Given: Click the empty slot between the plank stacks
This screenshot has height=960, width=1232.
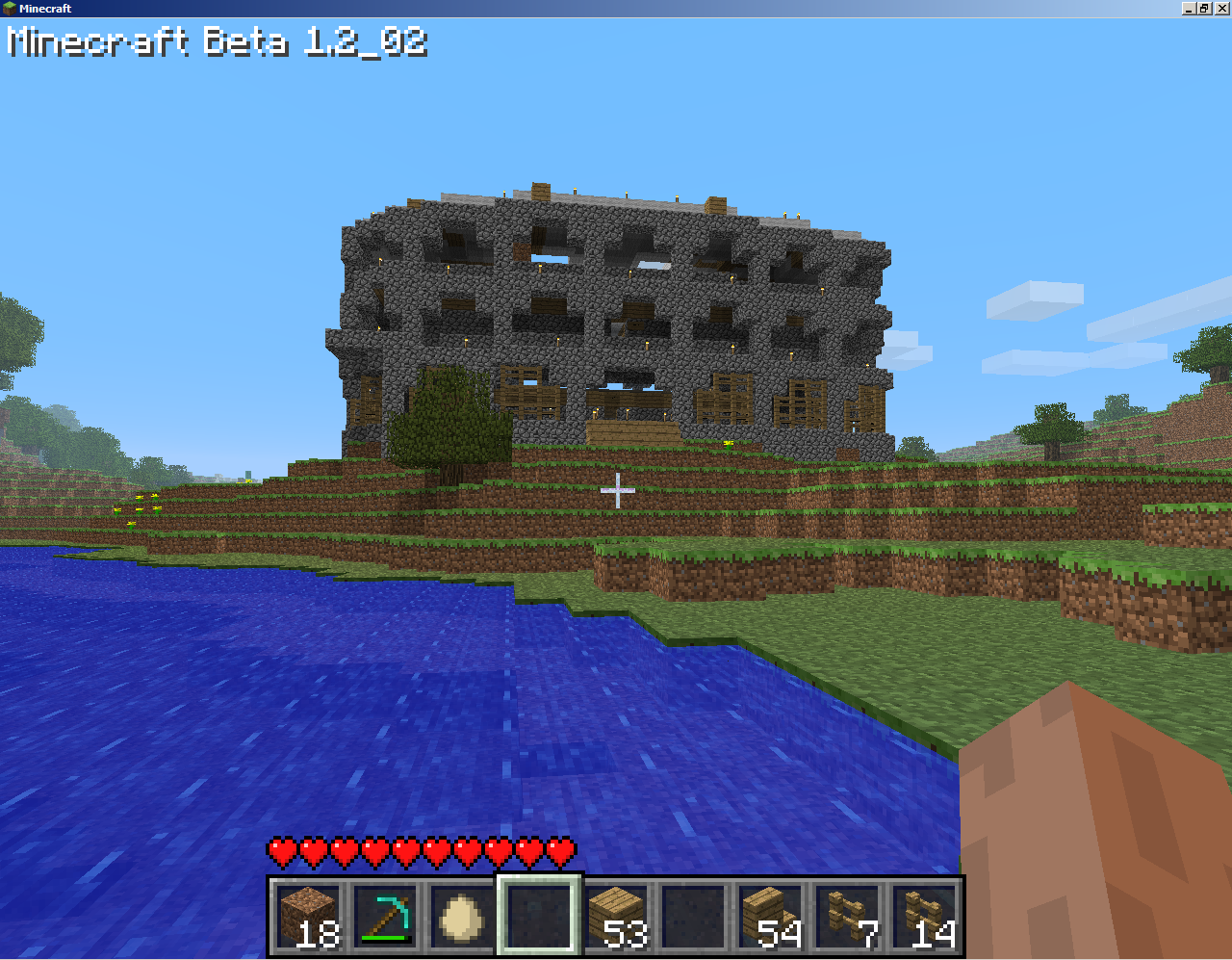Looking at the screenshot, I should tap(694, 915).
